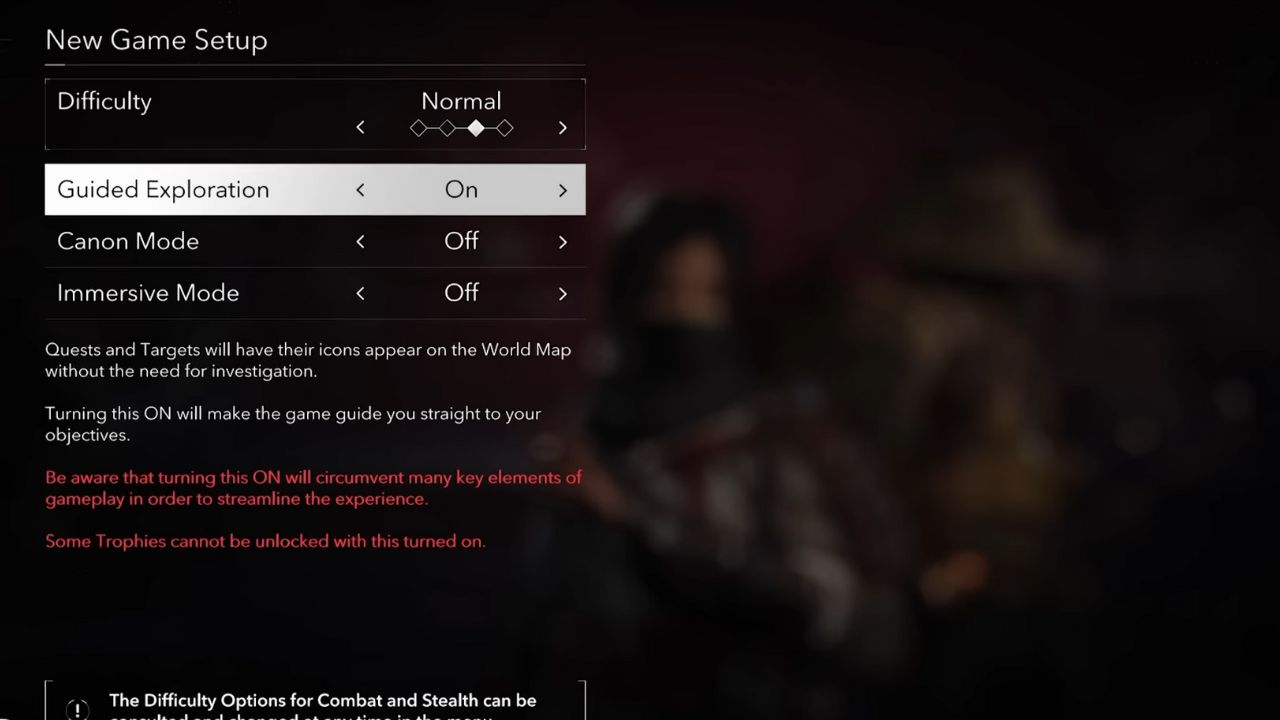1280x720 pixels.
Task: Click the right chevron on Guided Exploration
Action: pyautogui.click(x=562, y=190)
